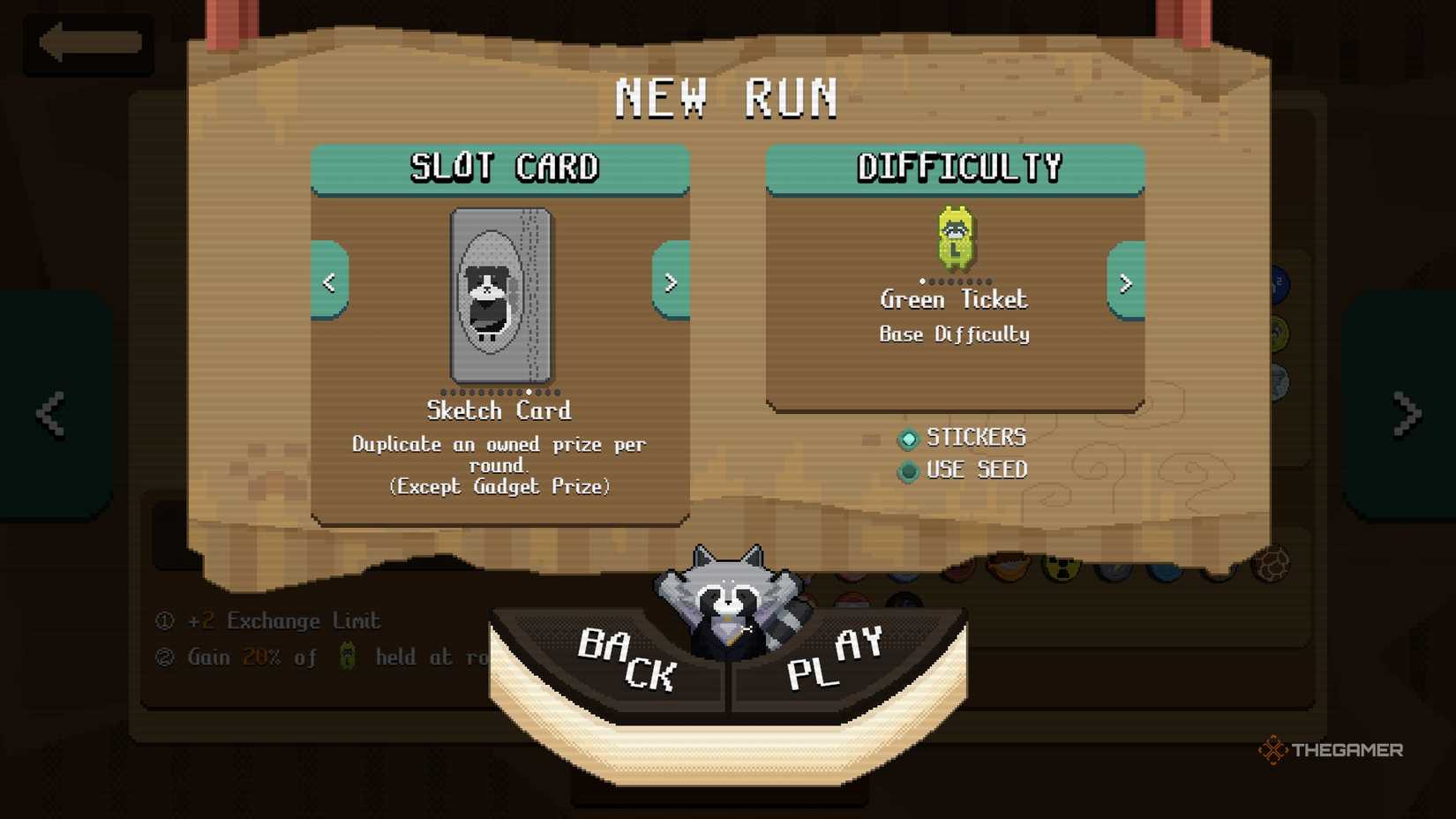Click the left chevron to browse previous slot card
Image resolution: width=1456 pixels, height=819 pixels.
click(x=328, y=282)
